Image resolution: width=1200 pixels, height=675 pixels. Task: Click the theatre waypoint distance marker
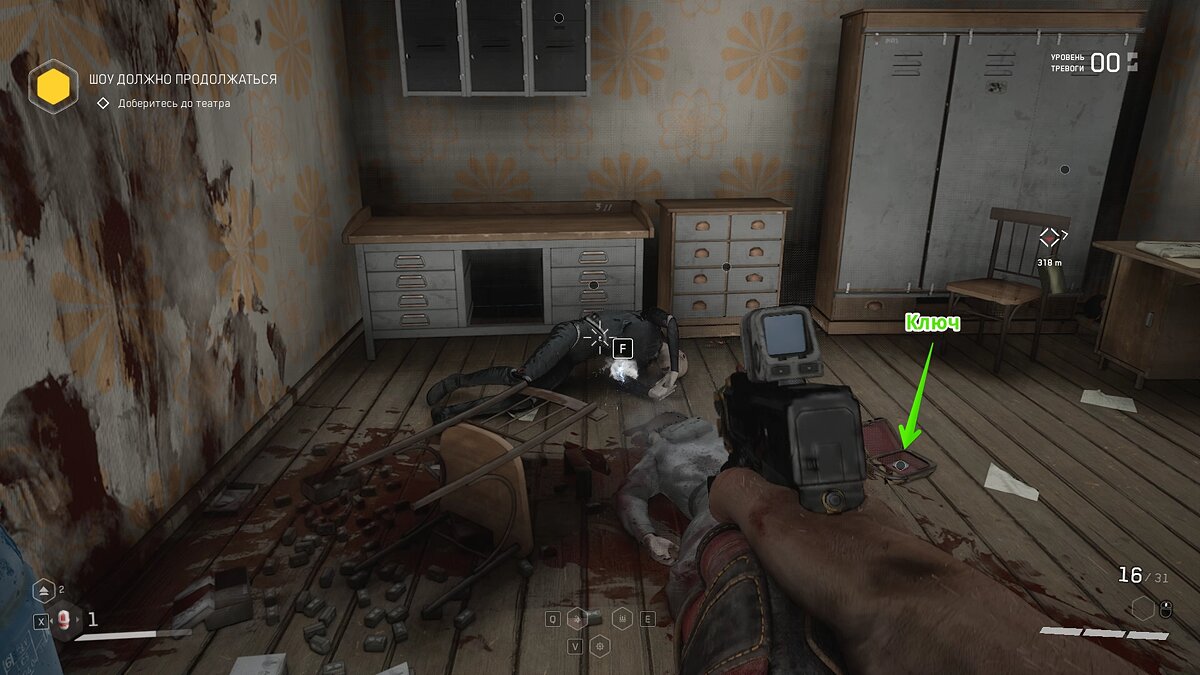1050,238
